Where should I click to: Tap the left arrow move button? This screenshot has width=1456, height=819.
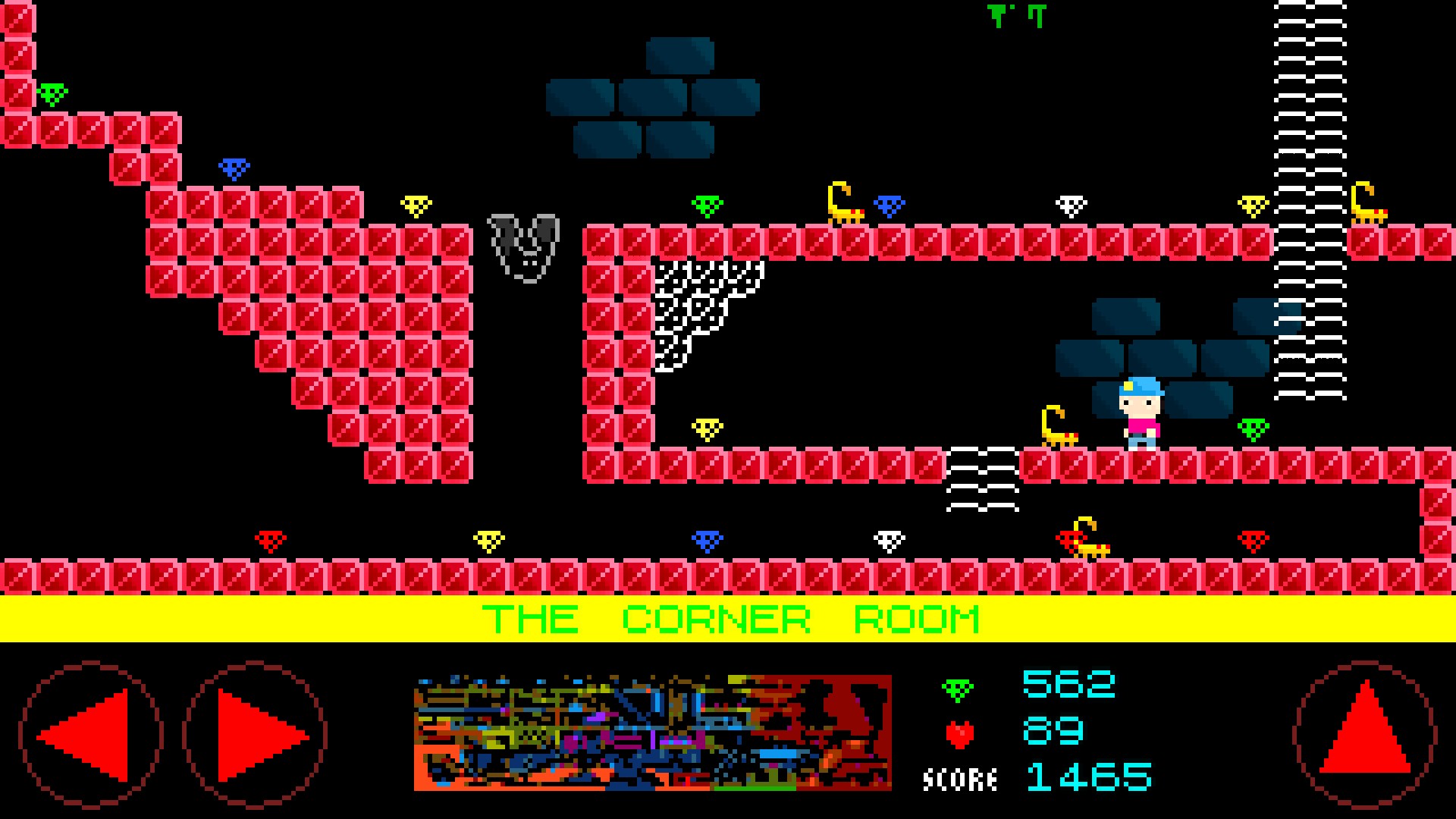click(x=90, y=734)
